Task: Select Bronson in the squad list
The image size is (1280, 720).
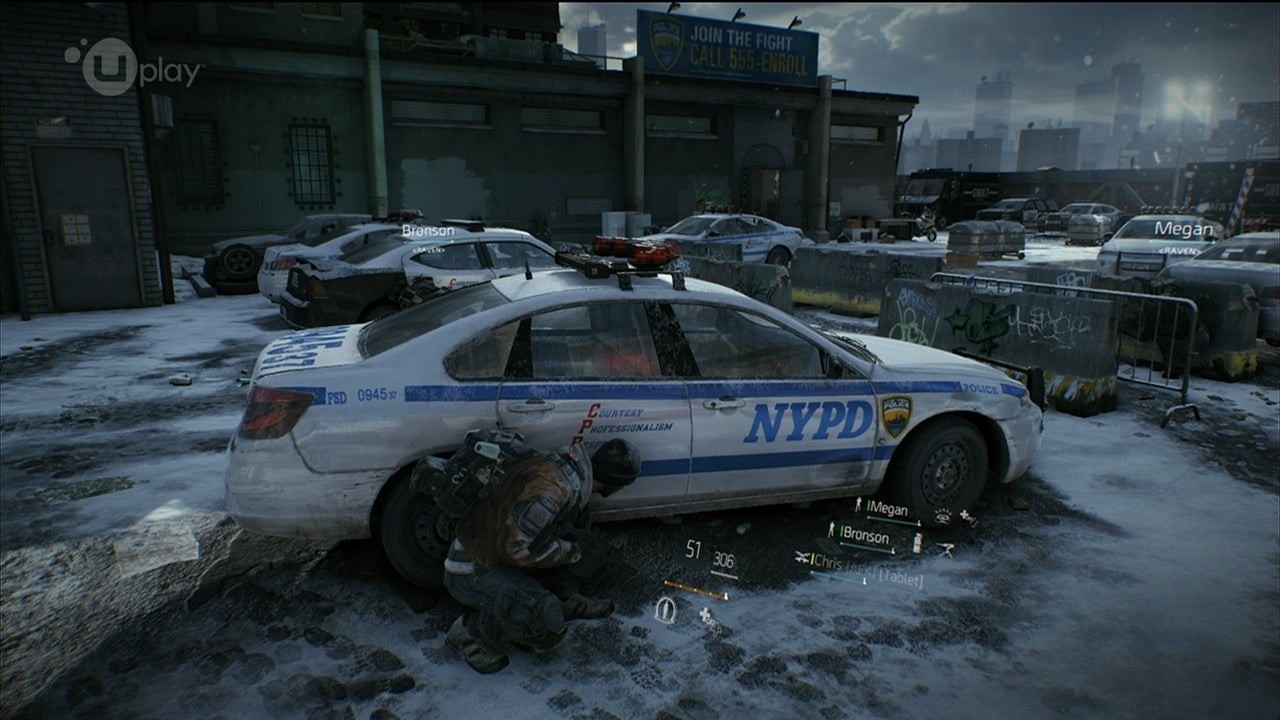Action: click(x=865, y=536)
